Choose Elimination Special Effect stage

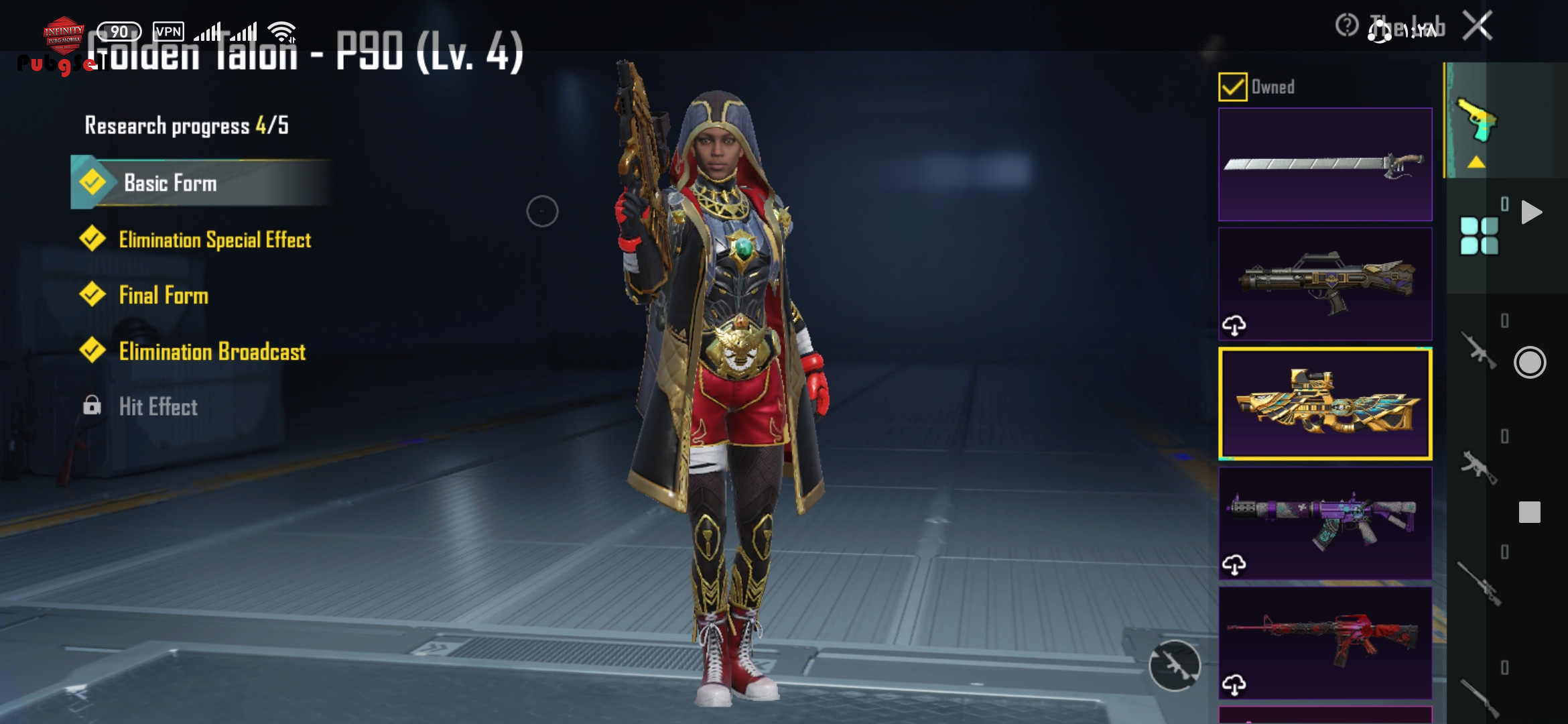pos(214,240)
